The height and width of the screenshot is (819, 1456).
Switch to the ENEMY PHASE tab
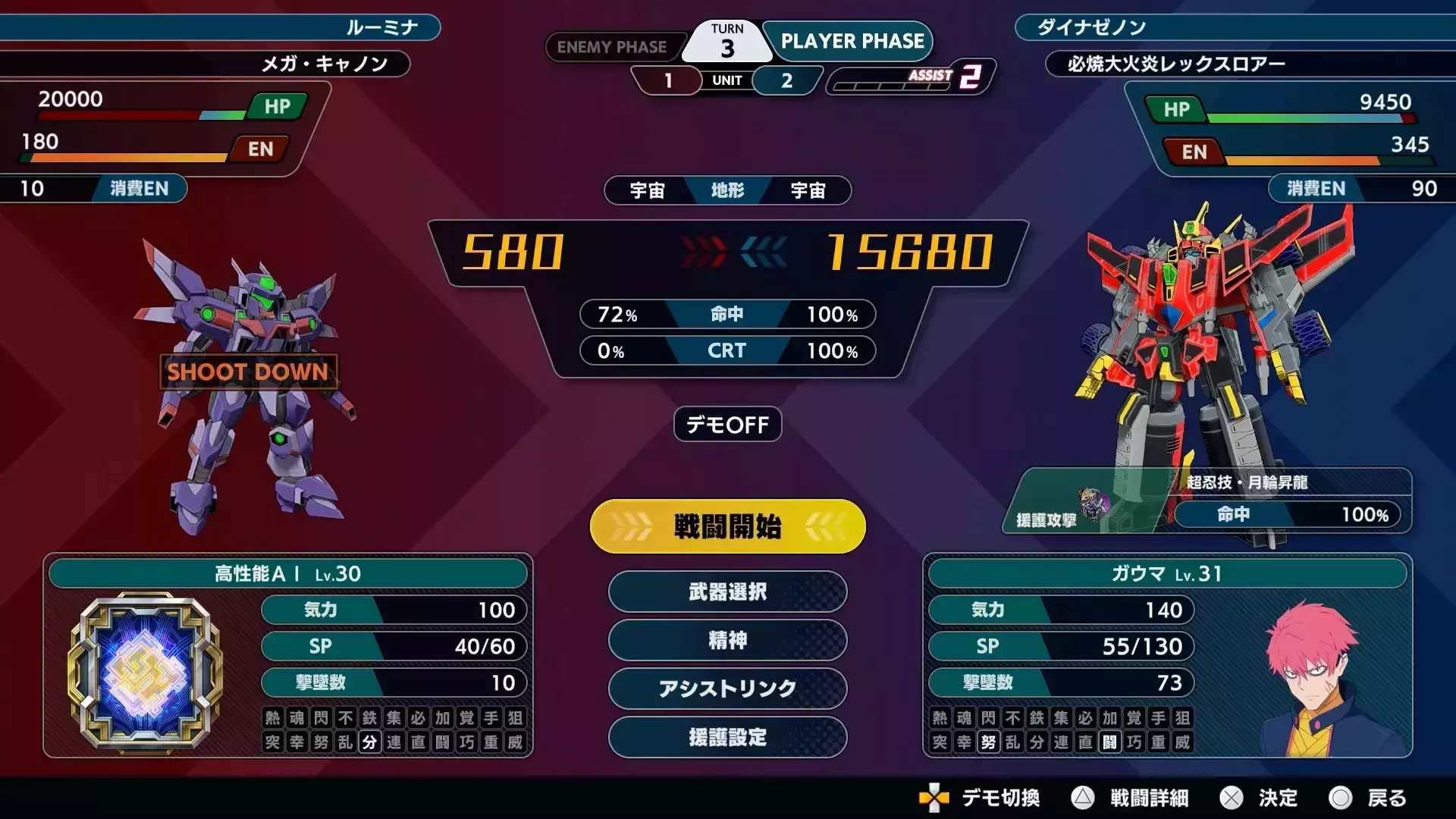614,47
